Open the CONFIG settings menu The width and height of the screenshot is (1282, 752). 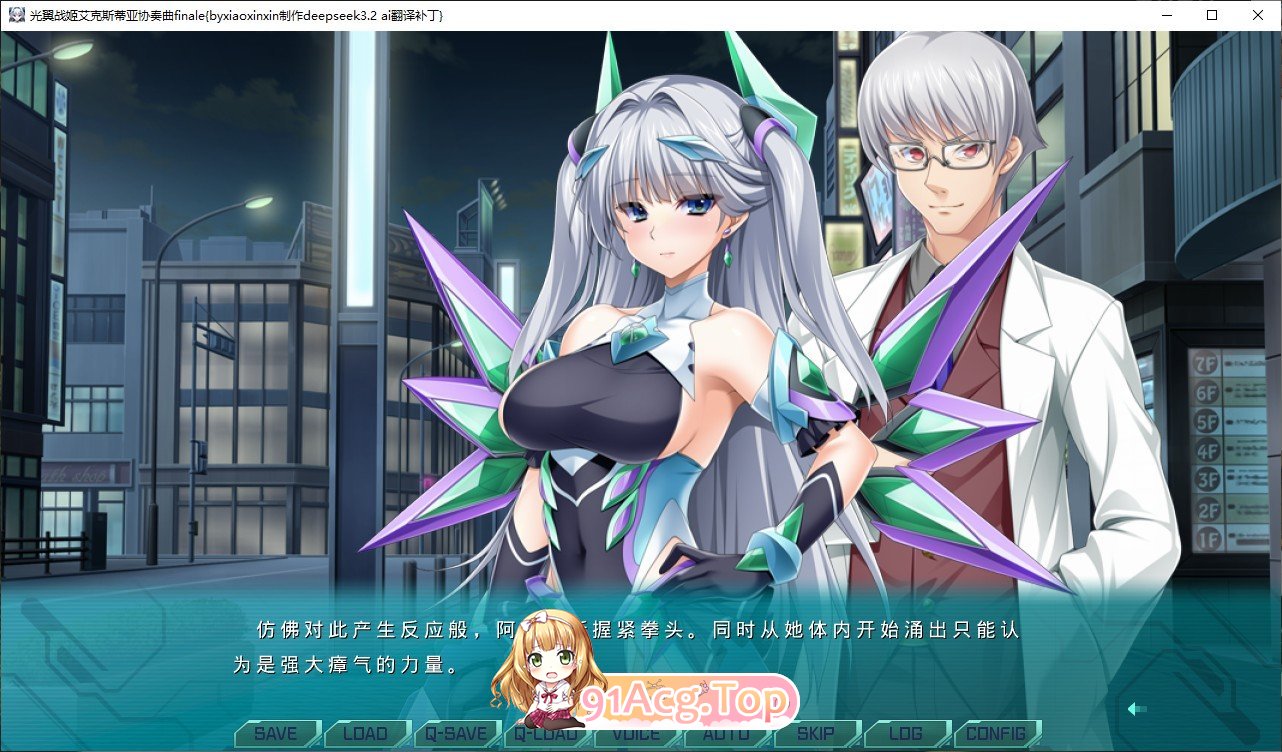coord(996,733)
